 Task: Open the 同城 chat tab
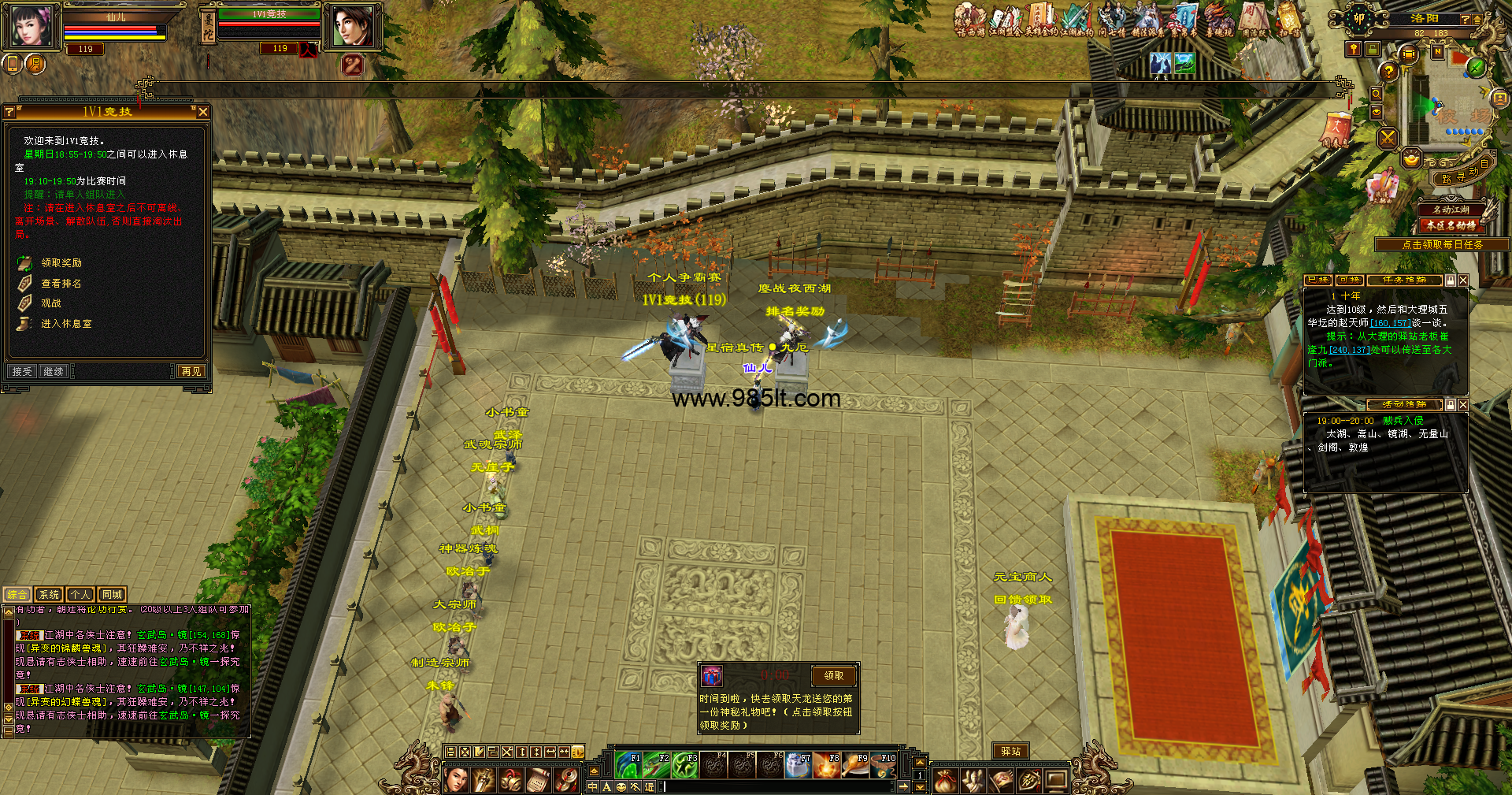tap(112, 595)
